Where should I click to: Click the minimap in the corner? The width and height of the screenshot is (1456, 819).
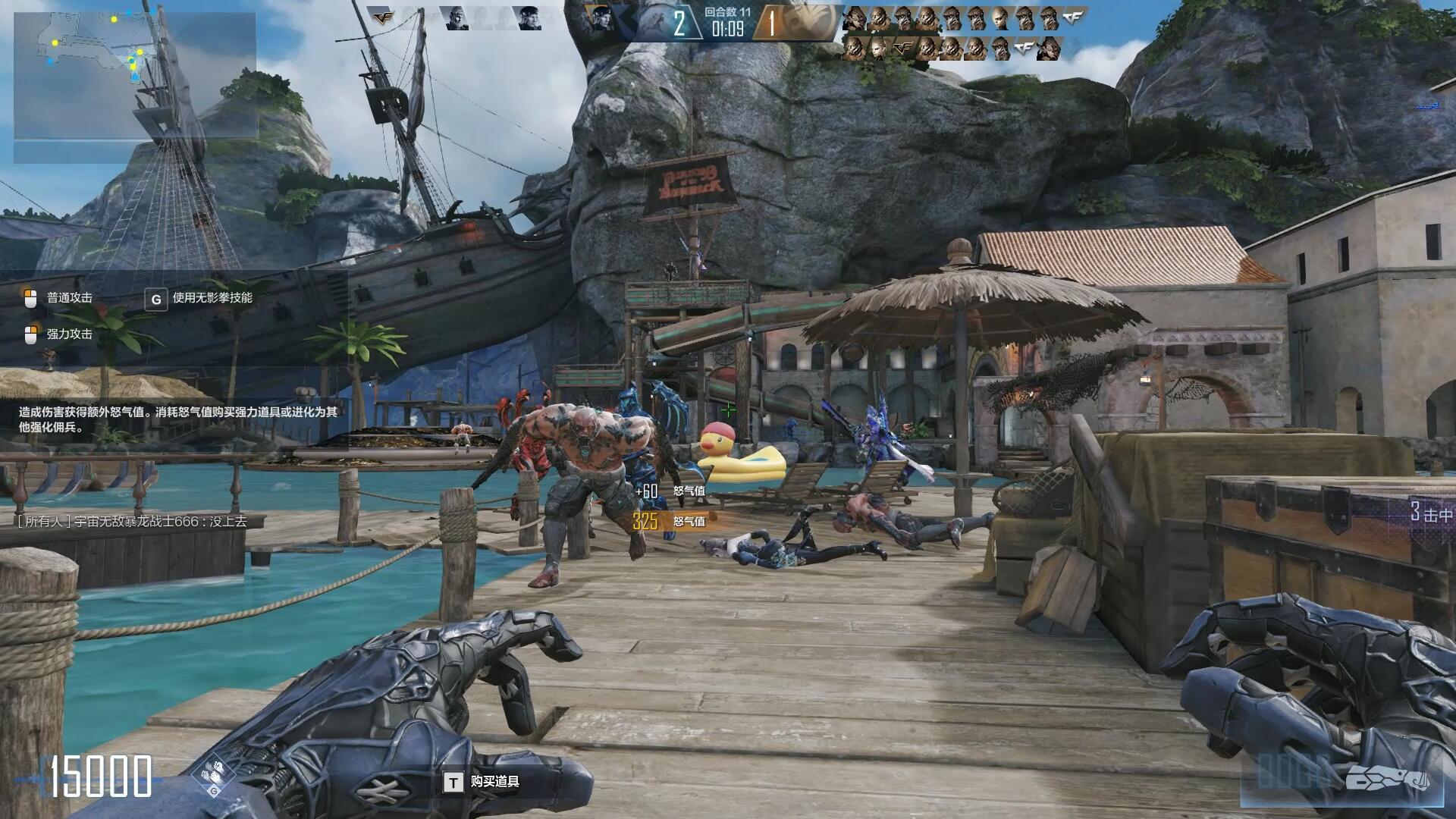click(135, 76)
